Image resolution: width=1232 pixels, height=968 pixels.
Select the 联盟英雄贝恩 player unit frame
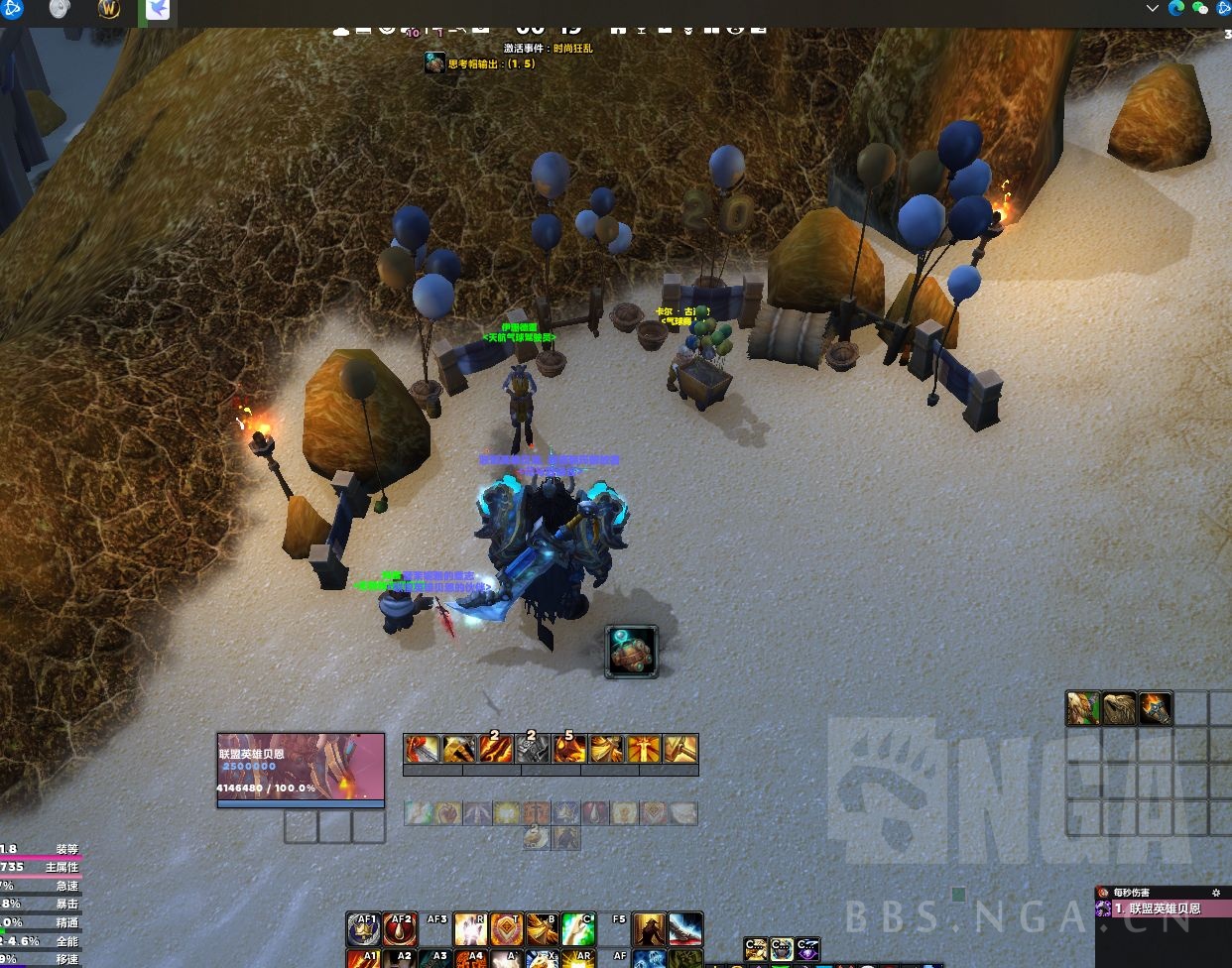coord(301,771)
